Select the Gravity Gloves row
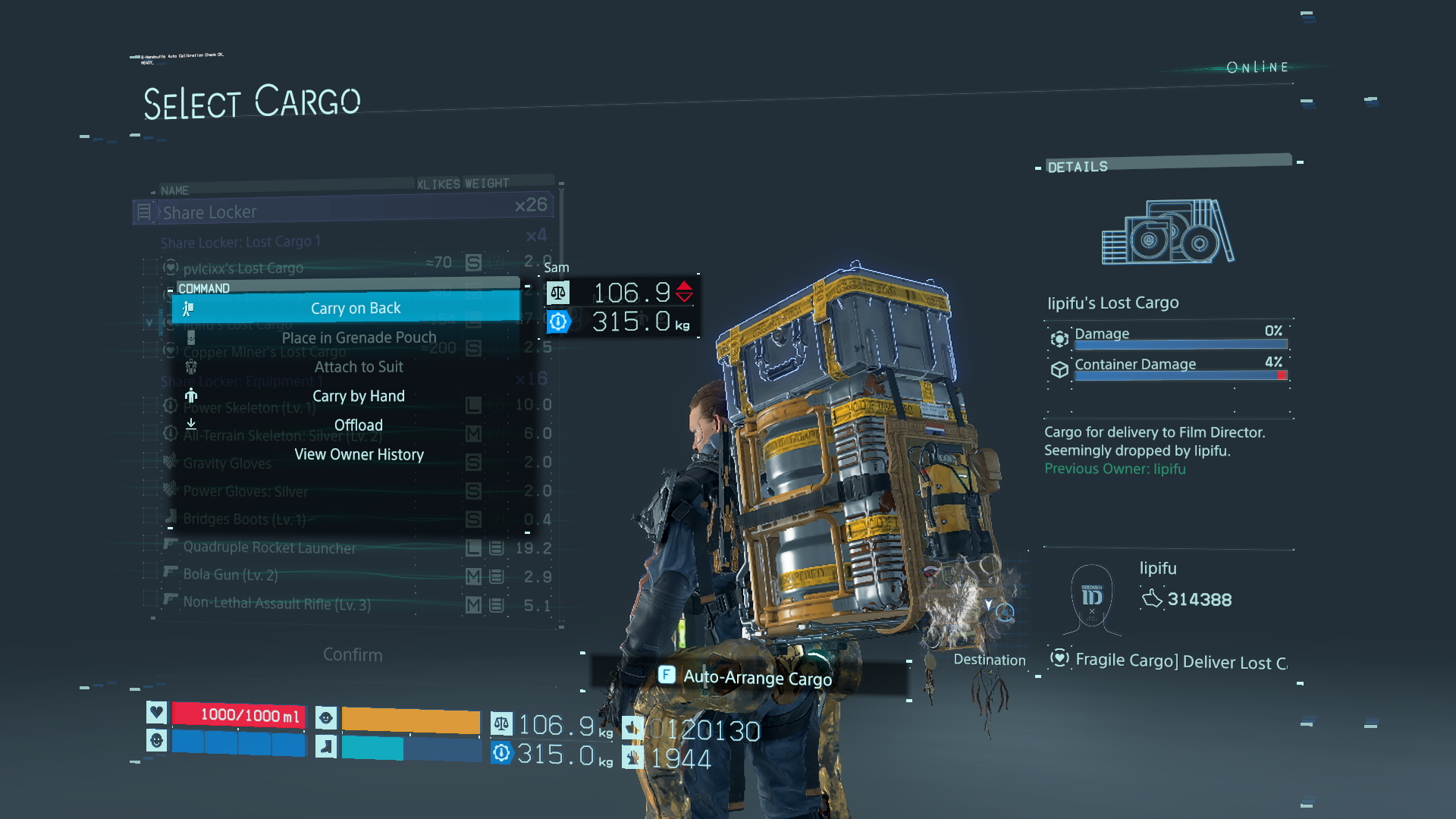This screenshot has width=1456, height=819. 227,463
